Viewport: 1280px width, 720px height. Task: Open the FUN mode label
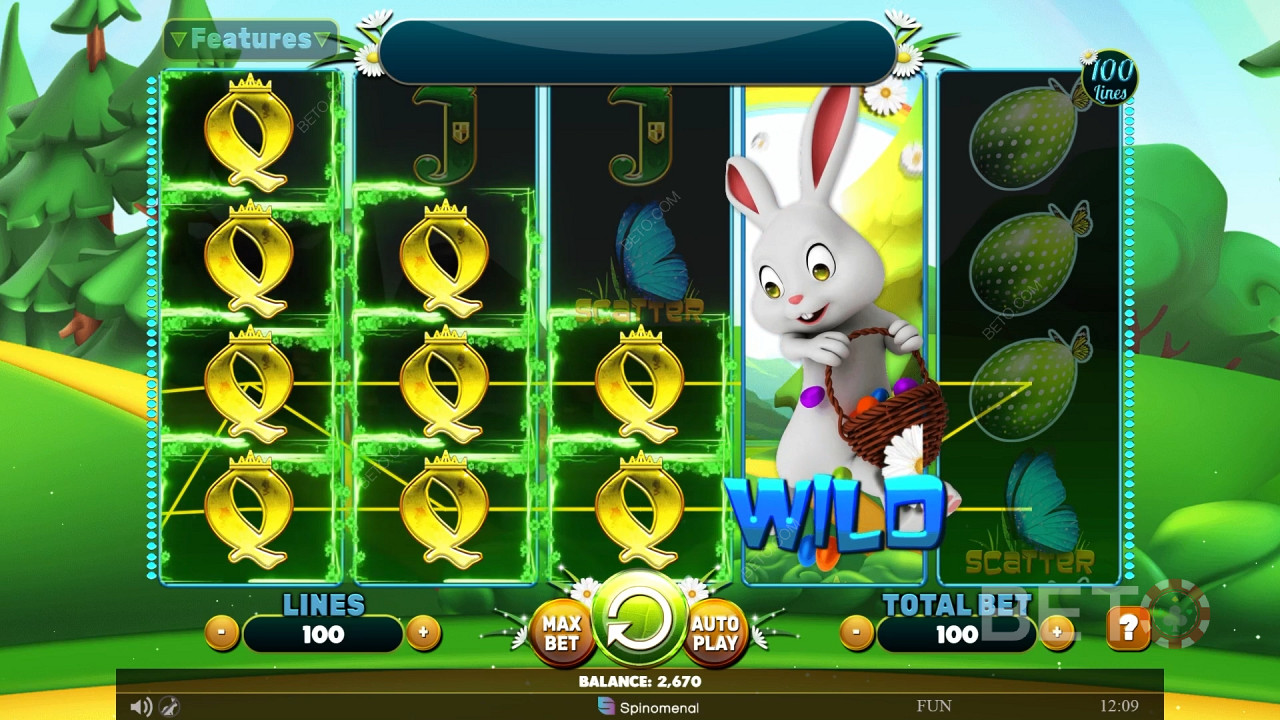(x=934, y=707)
